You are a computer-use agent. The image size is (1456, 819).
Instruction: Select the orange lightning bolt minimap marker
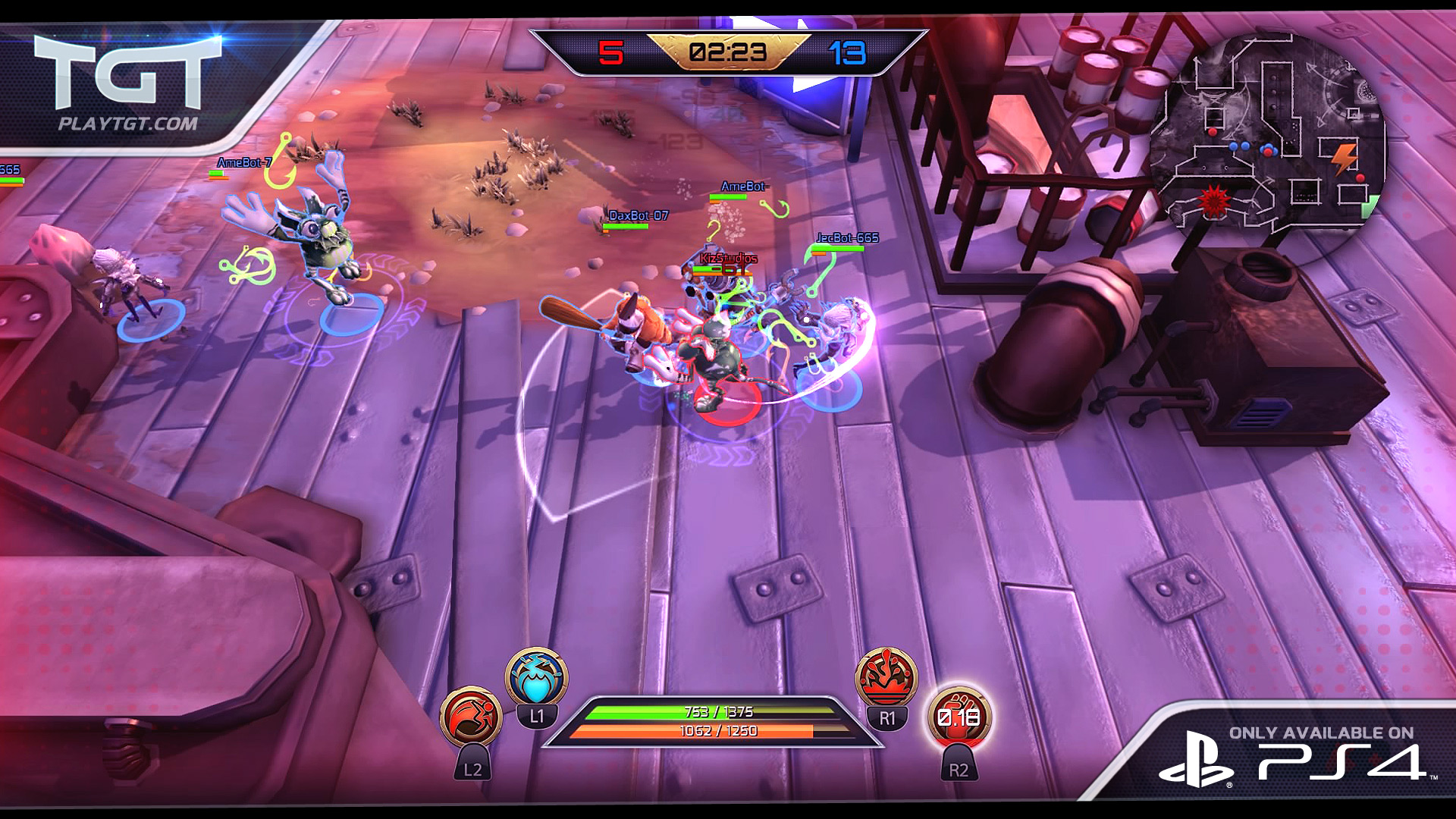[1344, 158]
